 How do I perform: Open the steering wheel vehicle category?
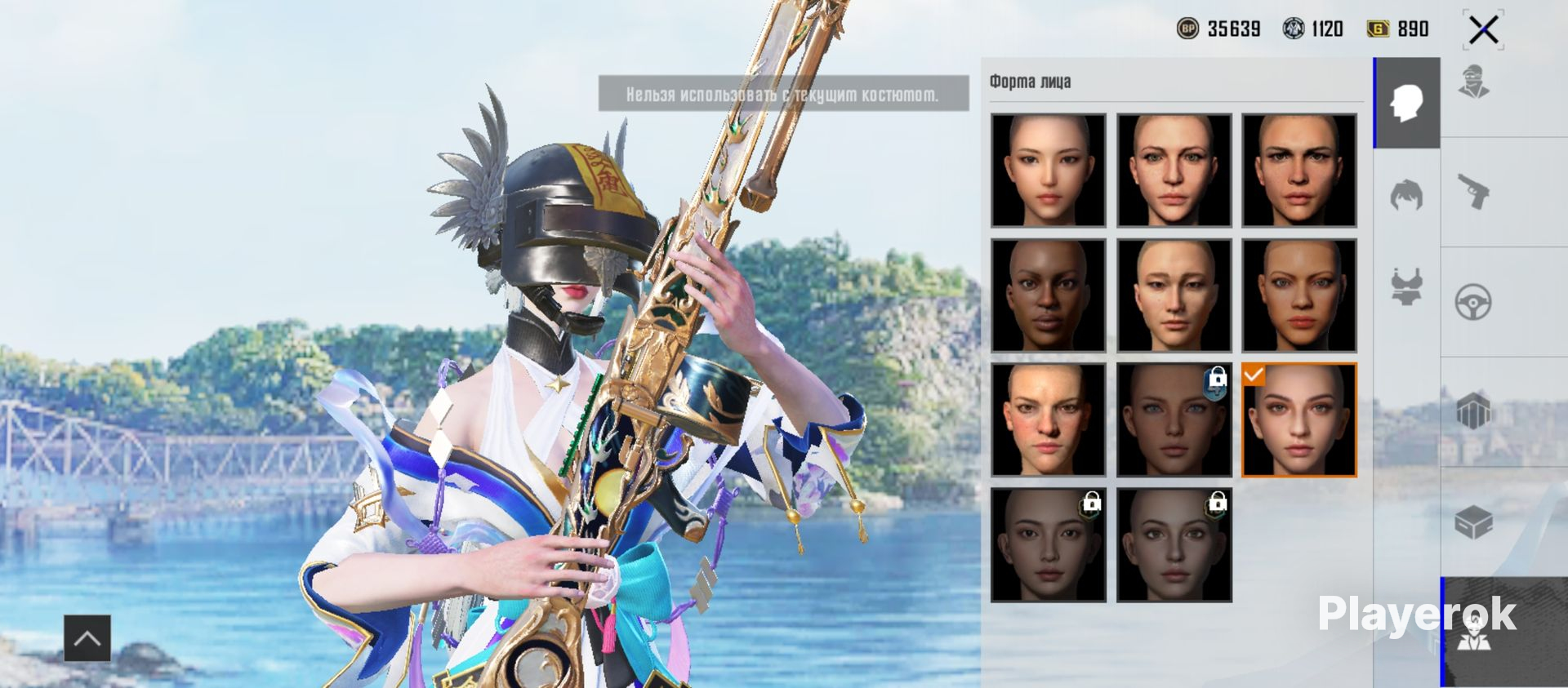click(1474, 302)
